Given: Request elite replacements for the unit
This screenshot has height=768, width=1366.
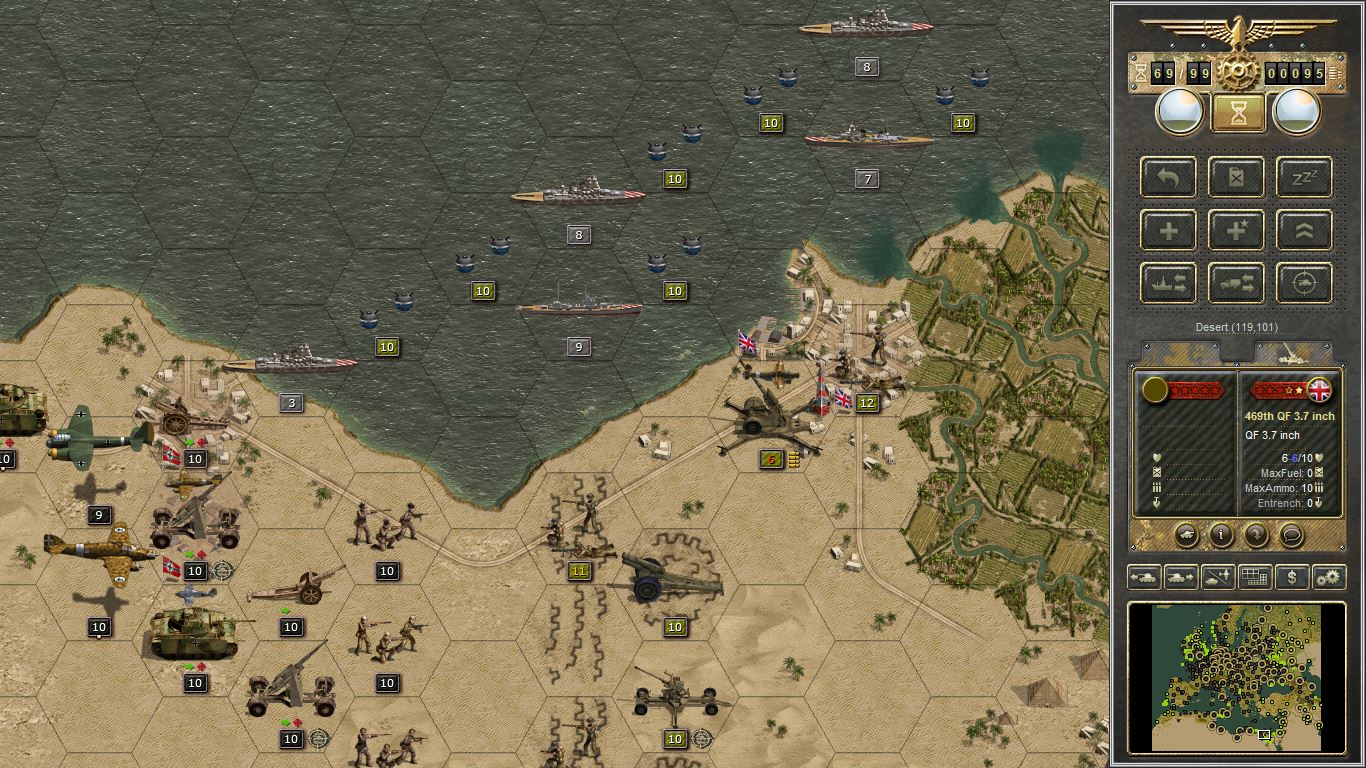Looking at the screenshot, I should point(1236,230).
